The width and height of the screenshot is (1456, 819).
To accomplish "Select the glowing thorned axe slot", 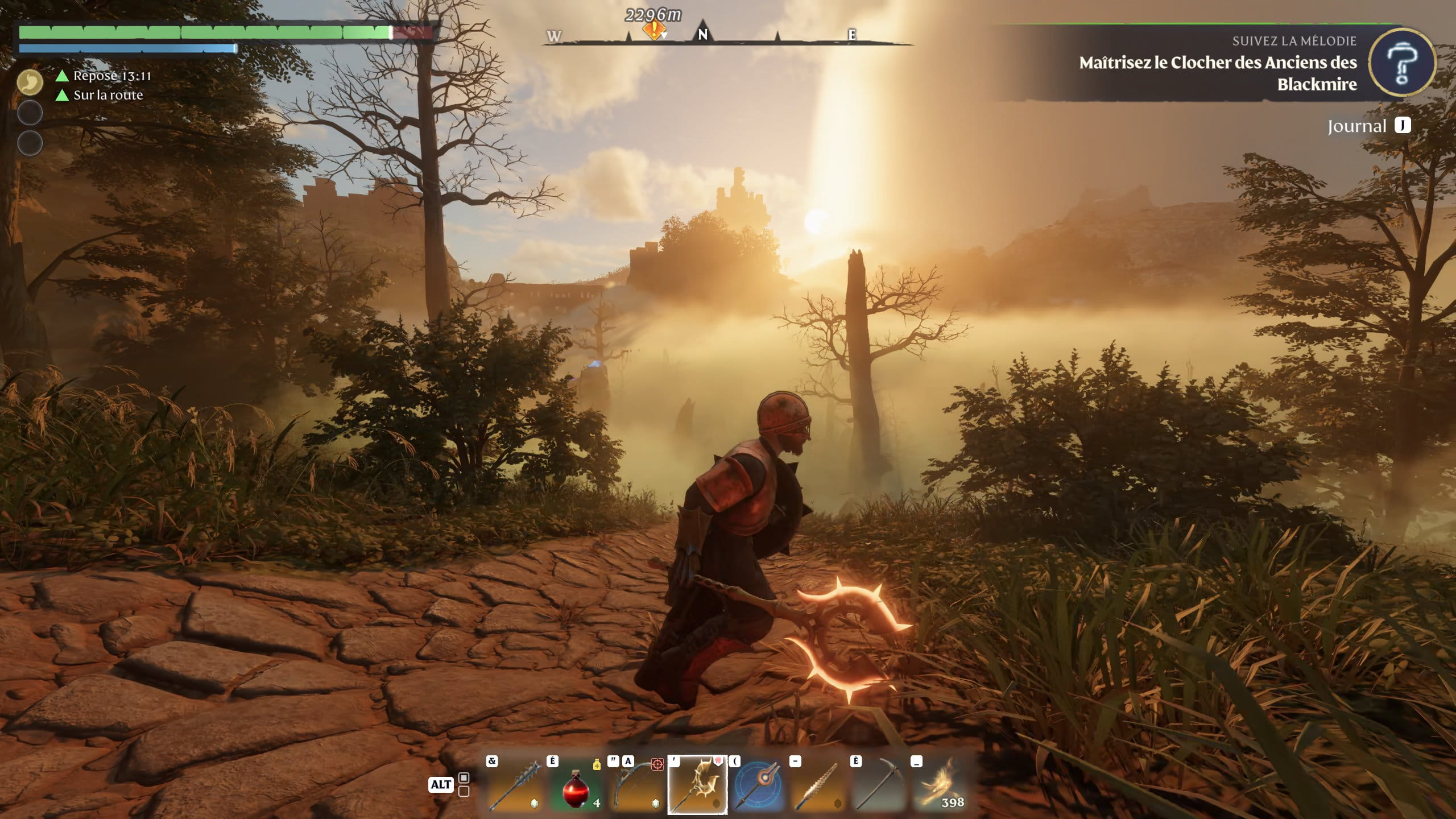I will pos(697,785).
